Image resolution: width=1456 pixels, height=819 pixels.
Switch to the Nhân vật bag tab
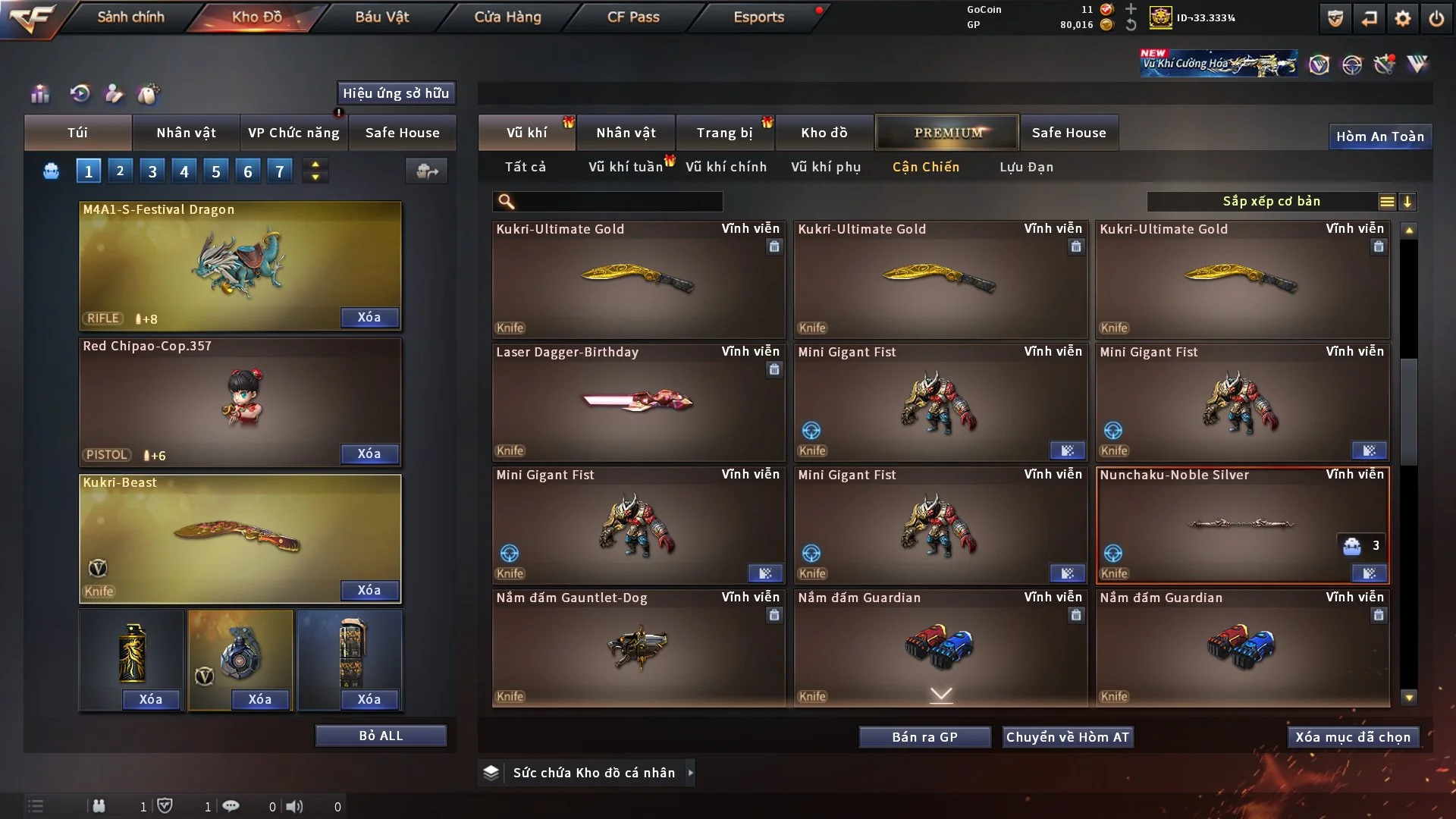[x=186, y=133]
